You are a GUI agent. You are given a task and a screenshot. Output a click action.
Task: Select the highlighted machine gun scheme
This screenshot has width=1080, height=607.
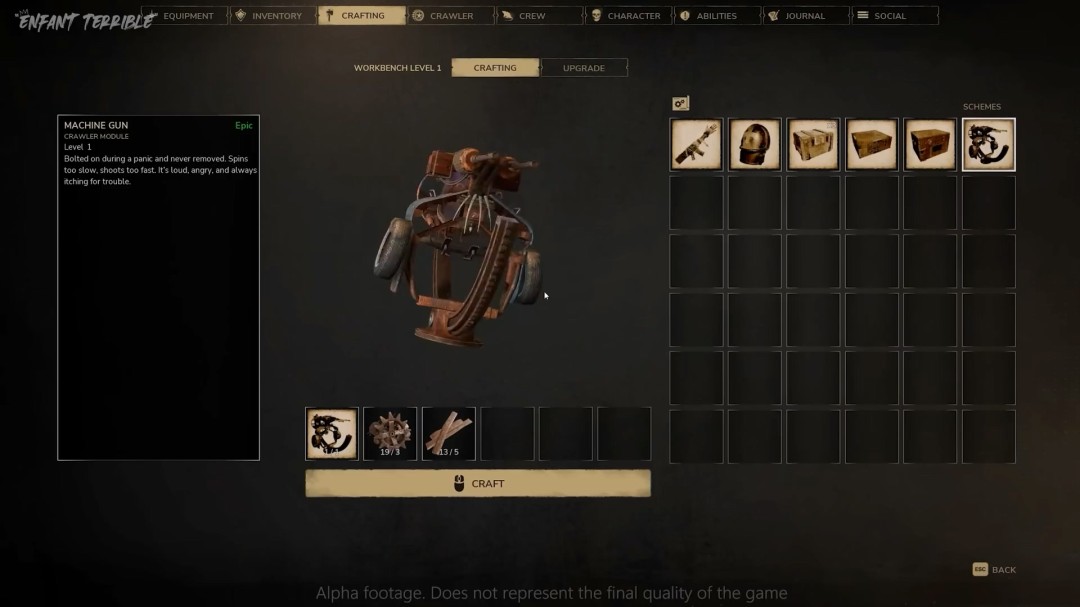988,145
